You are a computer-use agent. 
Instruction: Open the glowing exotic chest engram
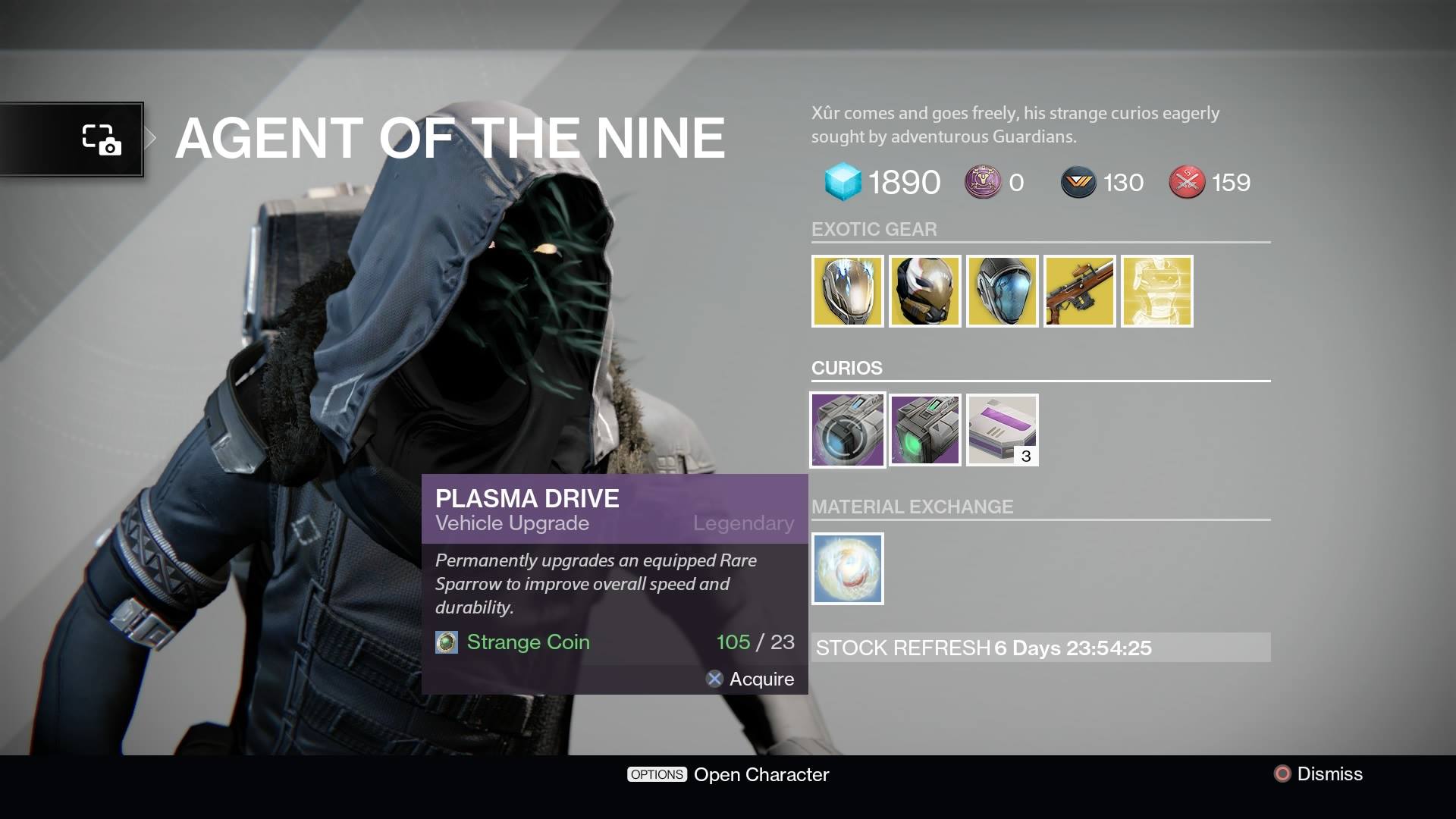[1156, 290]
